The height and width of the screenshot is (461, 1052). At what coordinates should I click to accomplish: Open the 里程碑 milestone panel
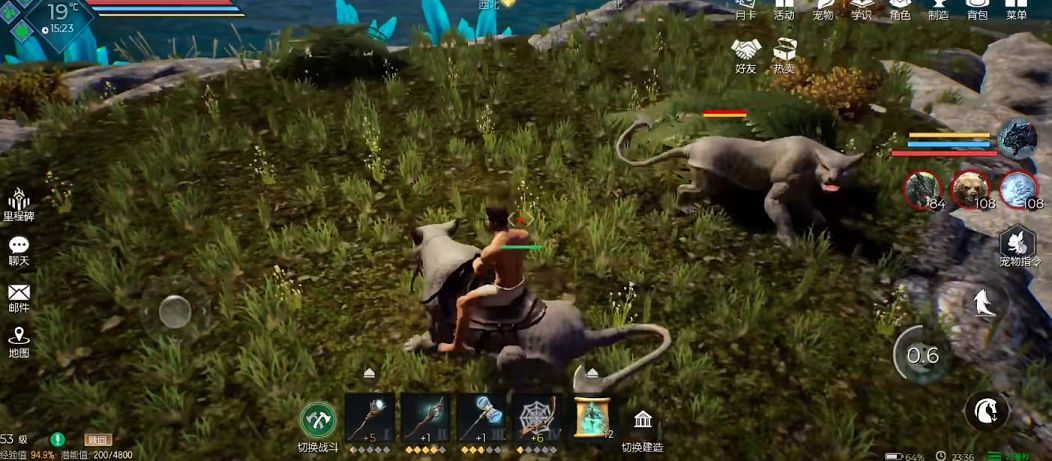click(x=19, y=202)
